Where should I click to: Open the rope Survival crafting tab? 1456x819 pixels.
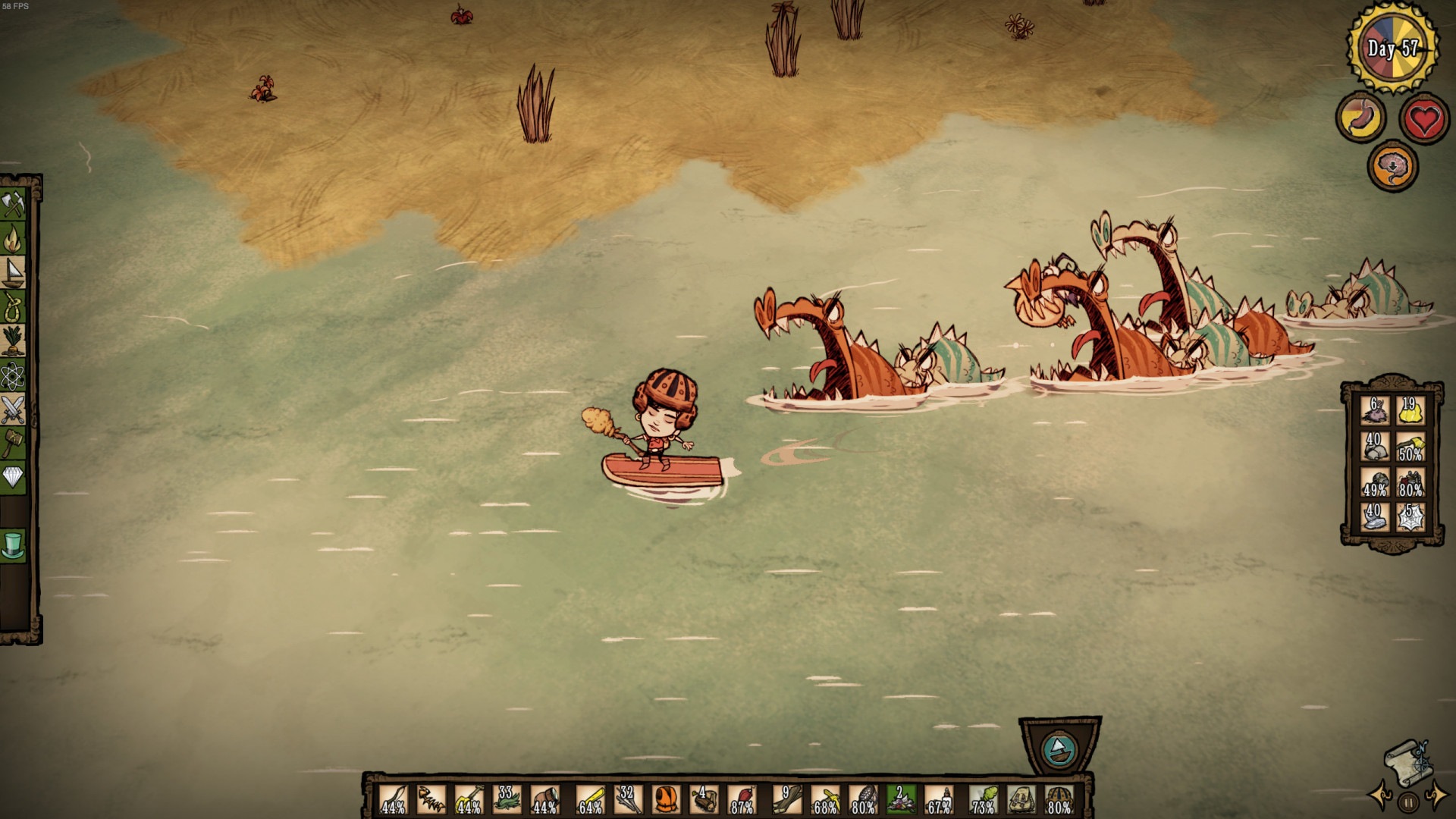pyautogui.click(x=14, y=307)
